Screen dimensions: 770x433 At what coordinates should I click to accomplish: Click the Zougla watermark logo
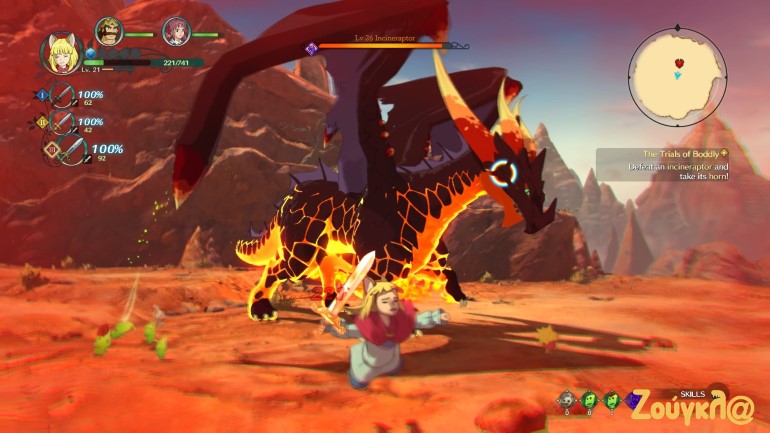click(x=692, y=409)
